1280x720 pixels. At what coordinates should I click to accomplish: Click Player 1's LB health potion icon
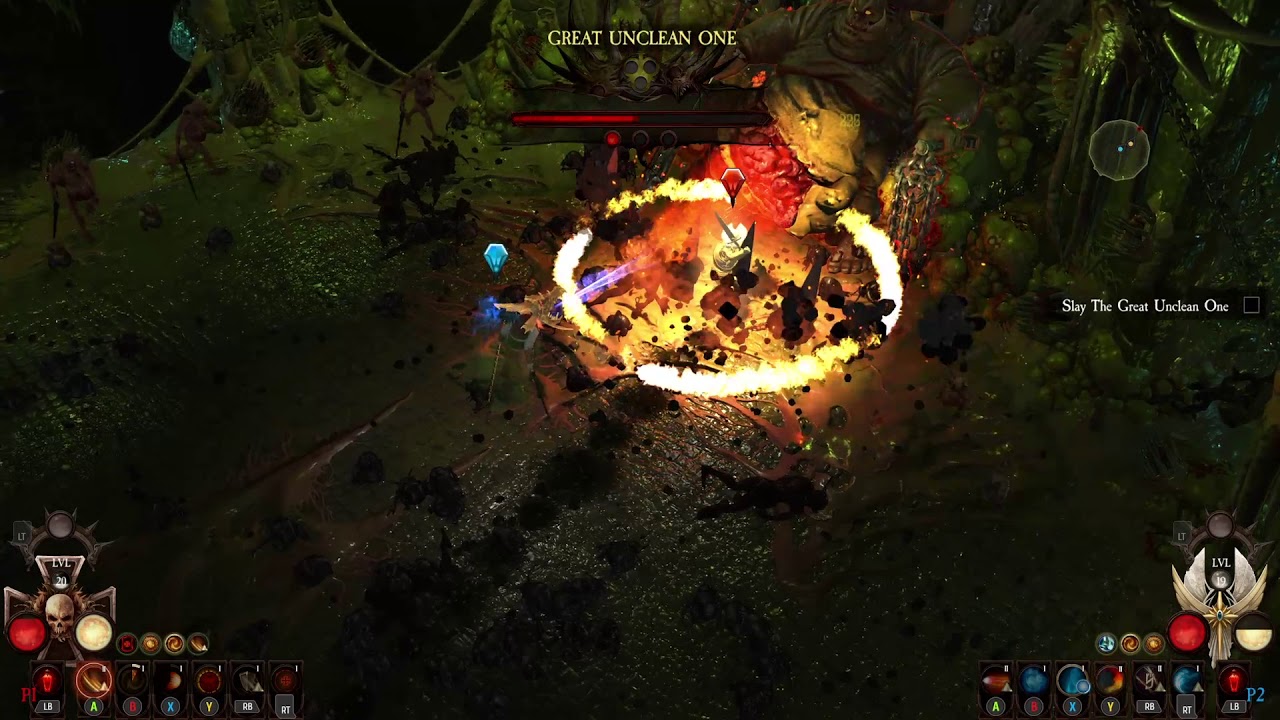click(46, 679)
